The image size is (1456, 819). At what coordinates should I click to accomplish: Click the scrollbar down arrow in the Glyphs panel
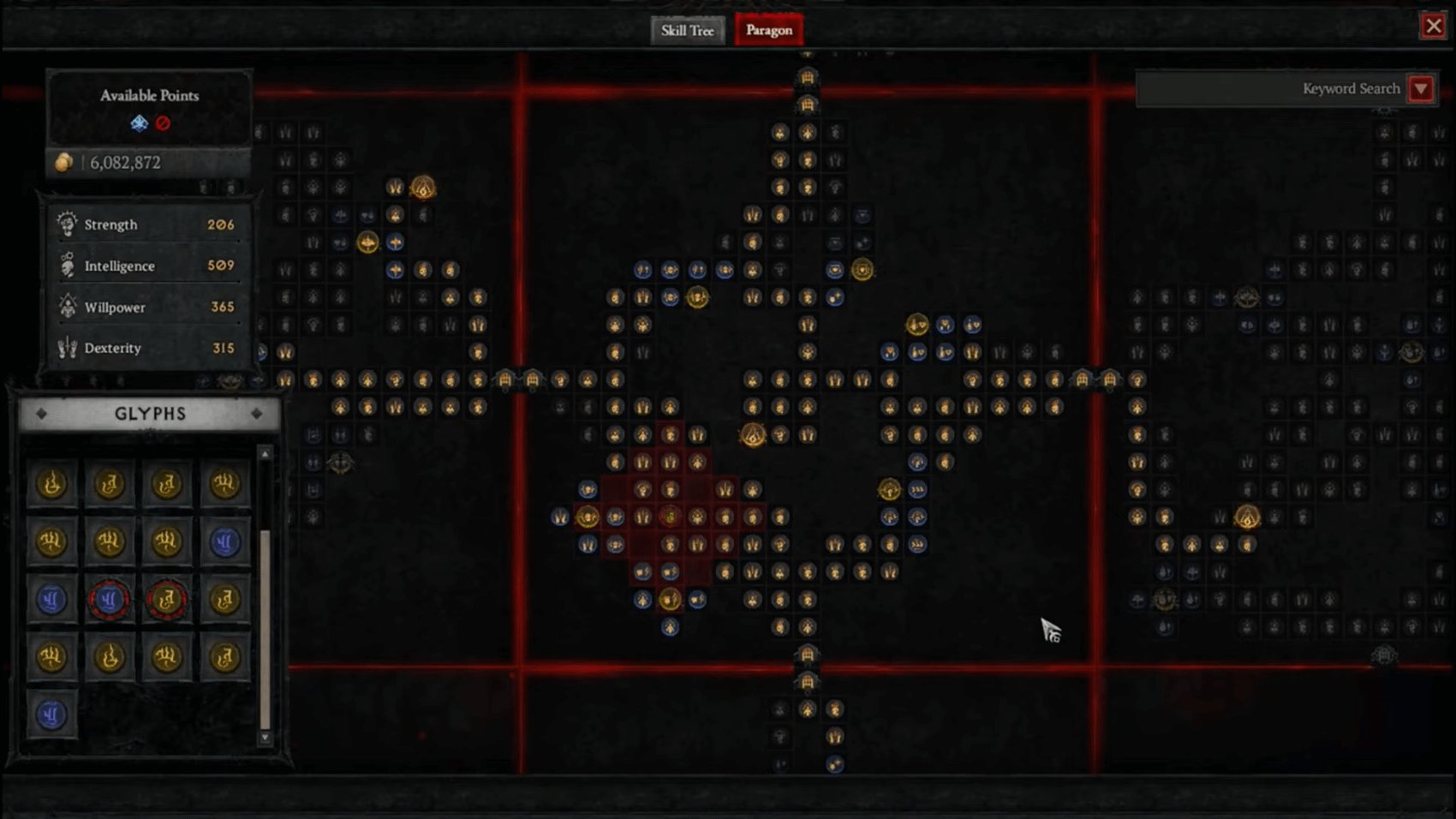click(263, 738)
